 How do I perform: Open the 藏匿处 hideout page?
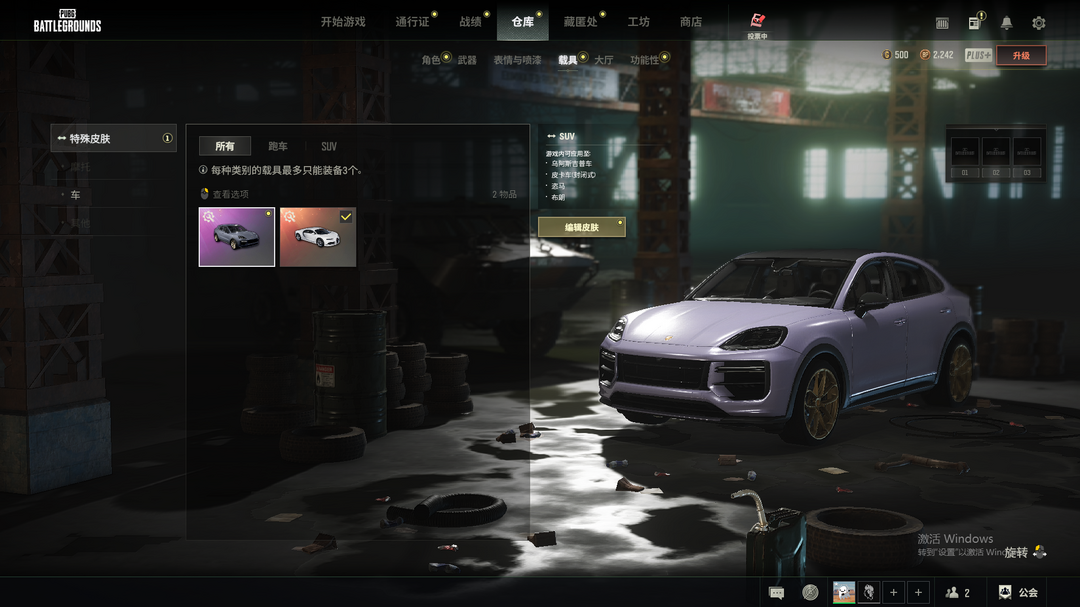point(580,22)
